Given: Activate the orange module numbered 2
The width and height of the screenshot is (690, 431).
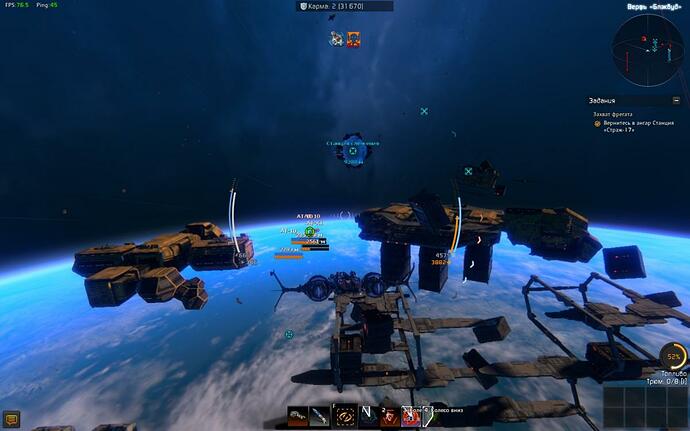Looking at the screenshot, I should pyautogui.click(x=389, y=416).
